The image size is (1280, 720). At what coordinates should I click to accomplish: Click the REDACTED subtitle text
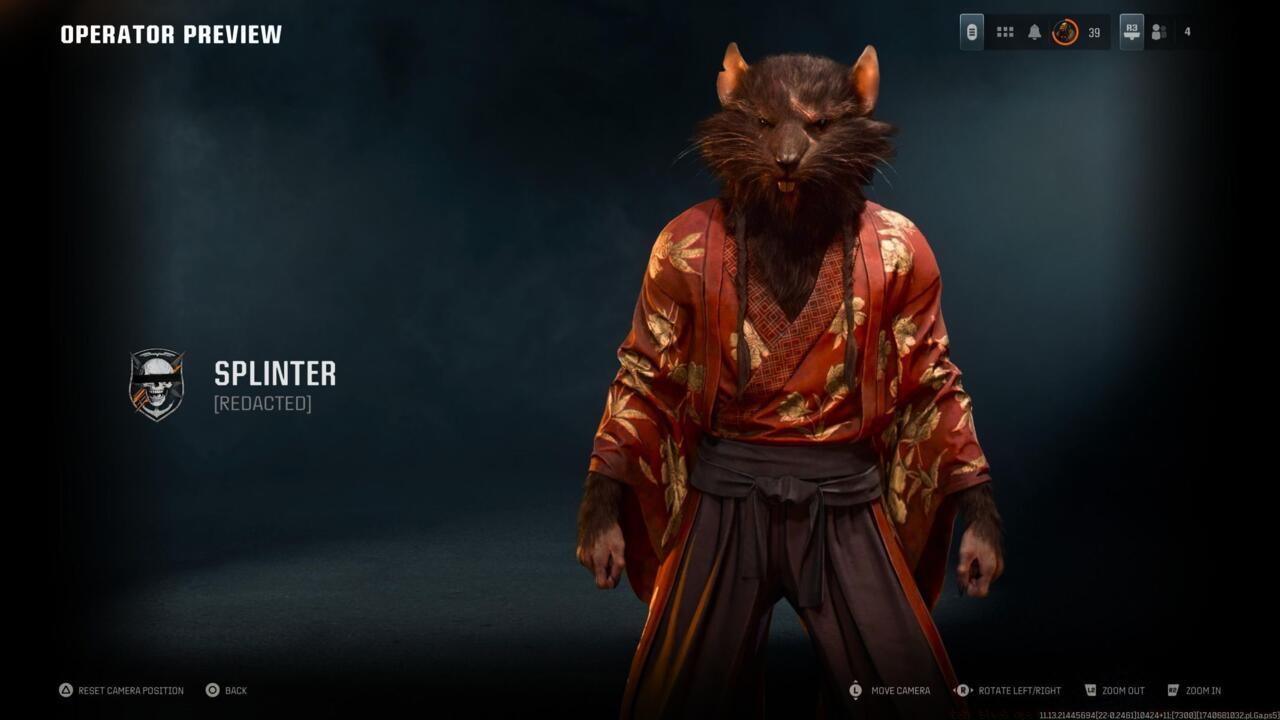(x=261, y=404)
